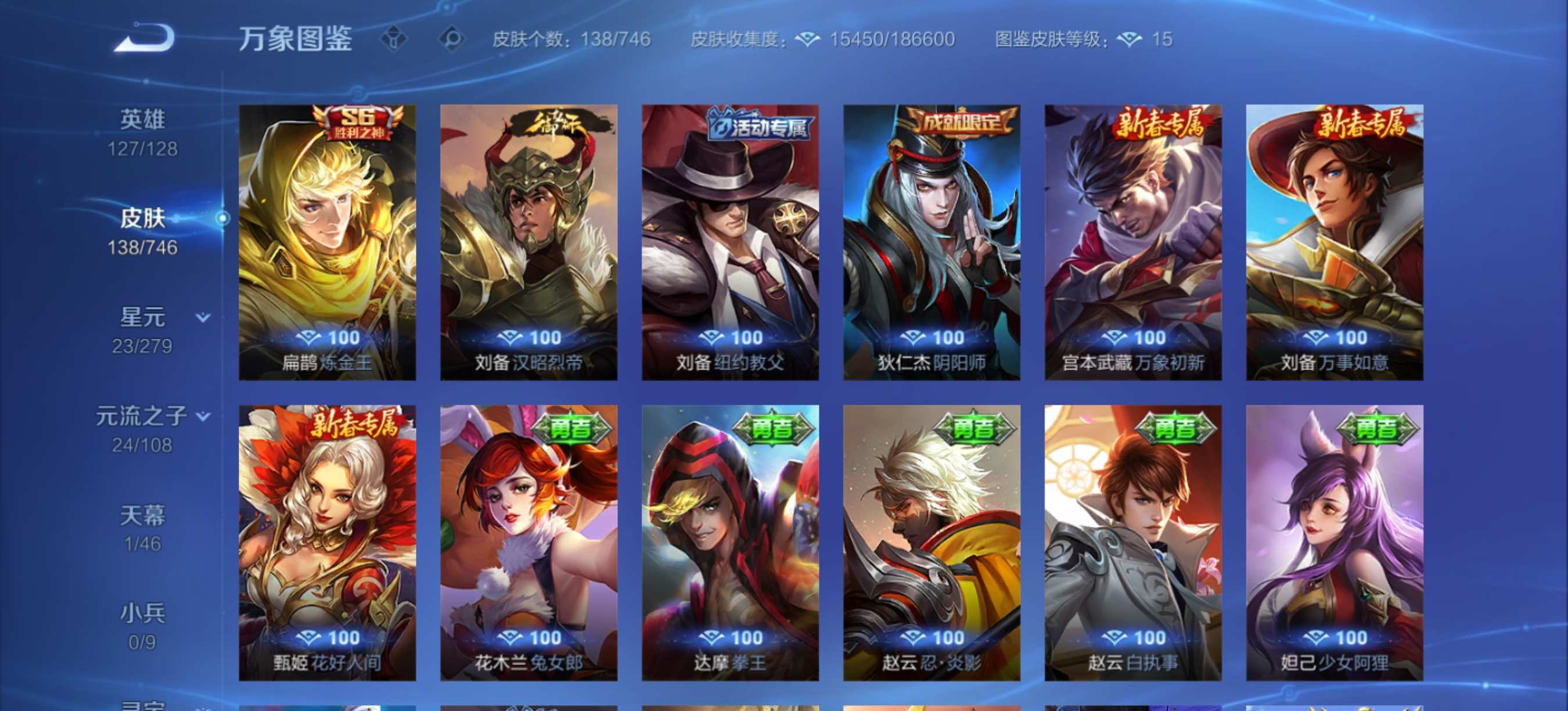Click the 图鉴皮肤等级 value 15
This screenshot has height=711, width=1568.
pos(1163,39)
